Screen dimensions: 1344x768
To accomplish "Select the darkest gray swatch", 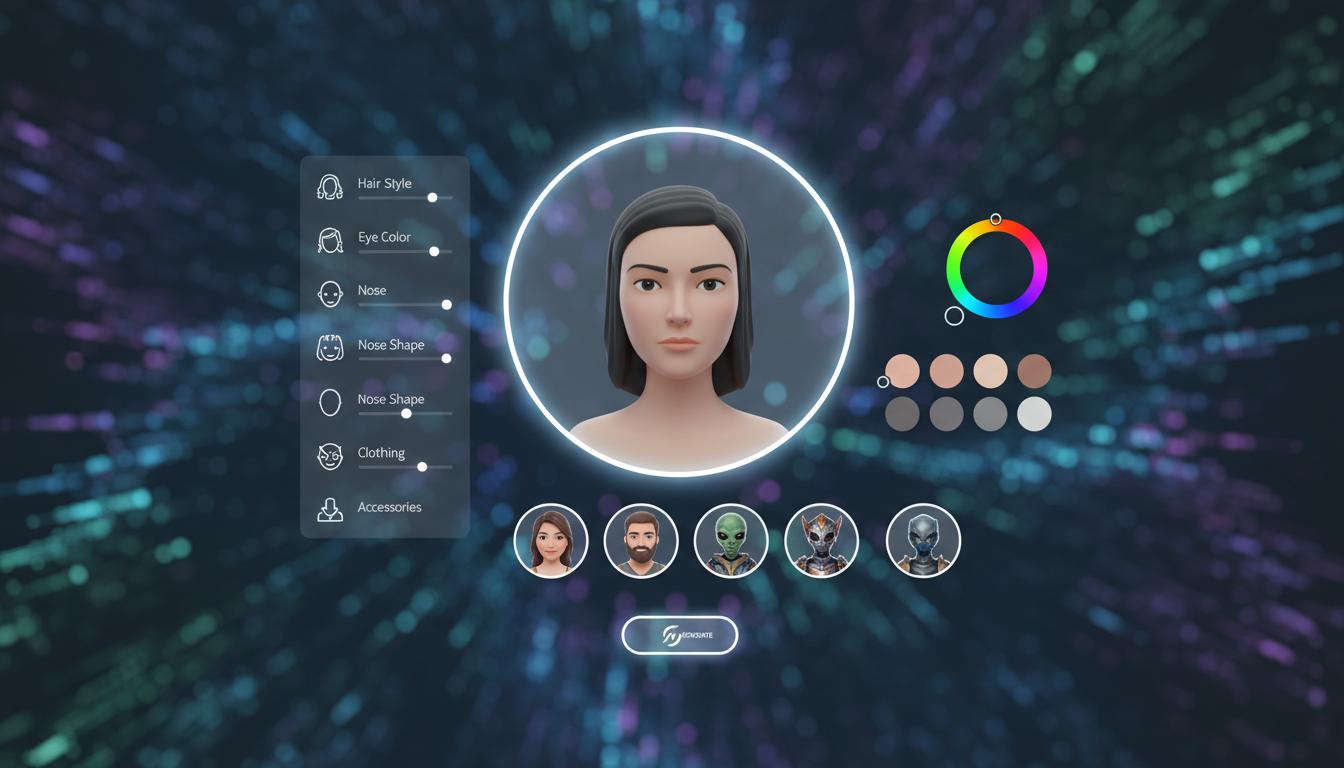I will coord(902,413).
